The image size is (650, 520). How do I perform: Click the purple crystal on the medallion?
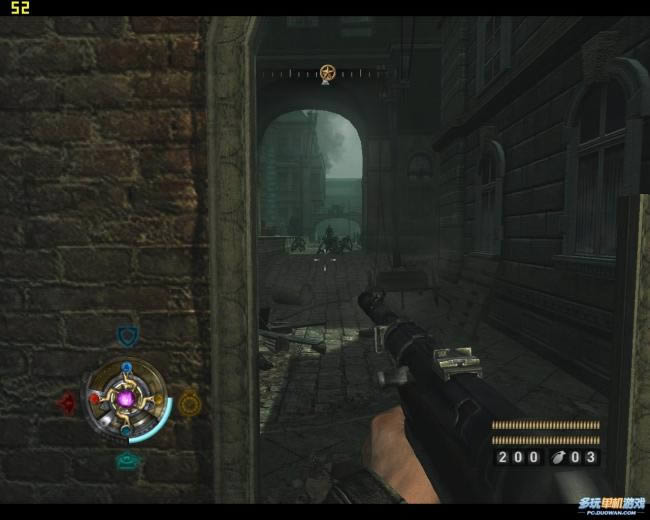click(x=127, y=400)
